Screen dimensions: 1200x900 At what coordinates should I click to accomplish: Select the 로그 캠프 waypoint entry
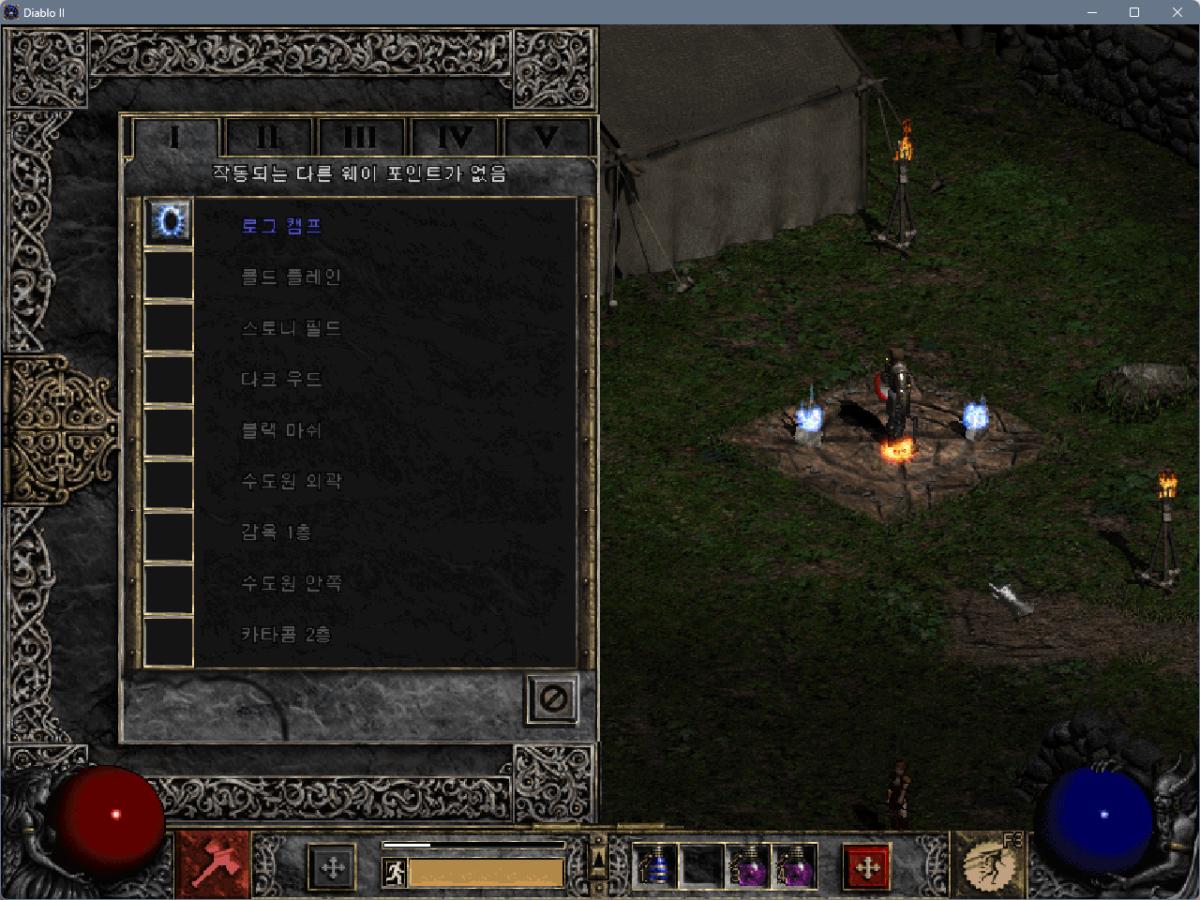[282, 225]
